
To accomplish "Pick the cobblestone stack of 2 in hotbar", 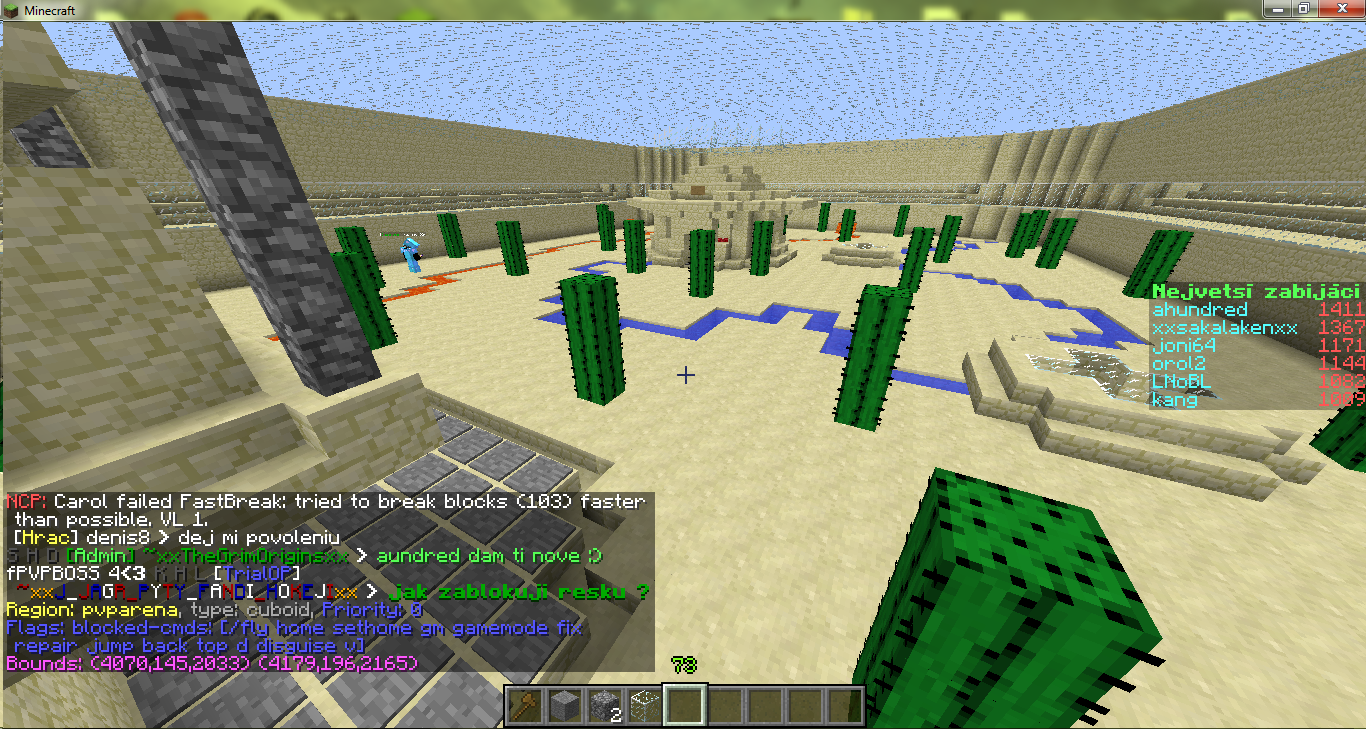I will [x=602, y=703].
